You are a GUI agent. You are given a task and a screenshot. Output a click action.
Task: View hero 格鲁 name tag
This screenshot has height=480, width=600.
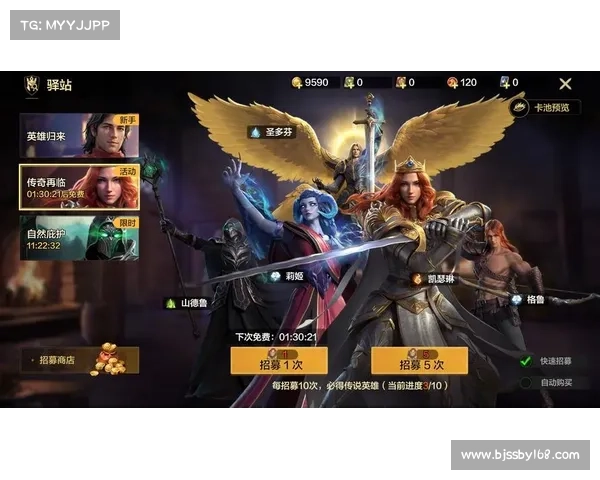coord(530,299)
